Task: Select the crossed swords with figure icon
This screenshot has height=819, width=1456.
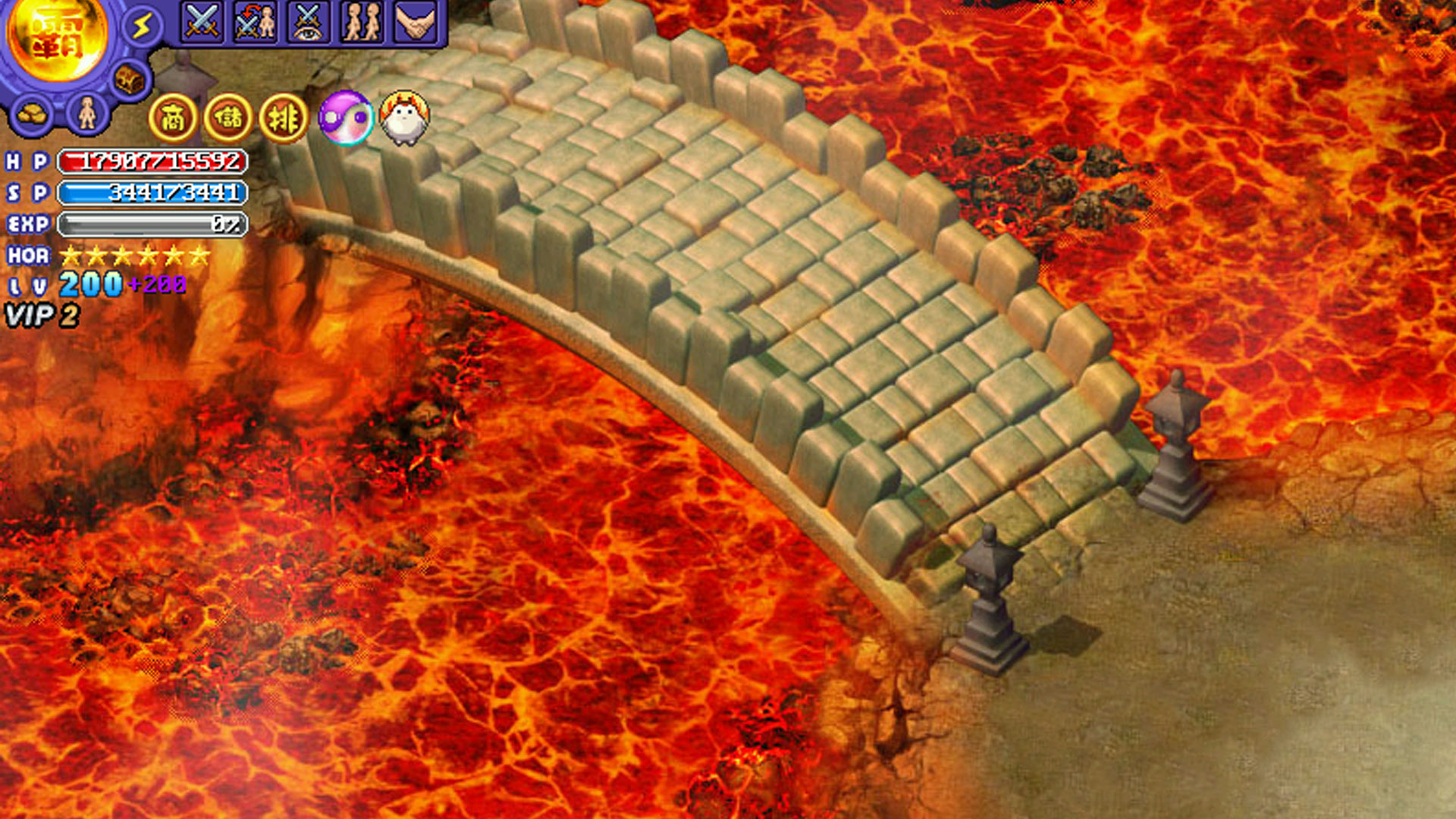Action: [255, 21]
